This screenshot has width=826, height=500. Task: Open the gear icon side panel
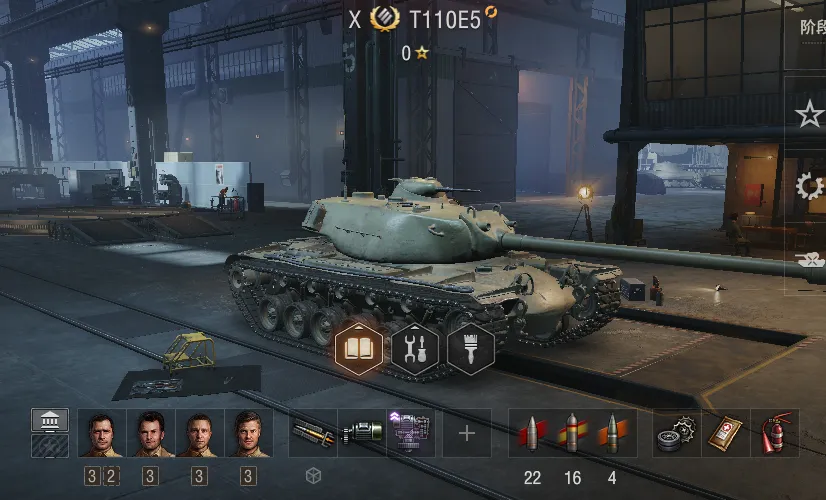click(808, 186)
